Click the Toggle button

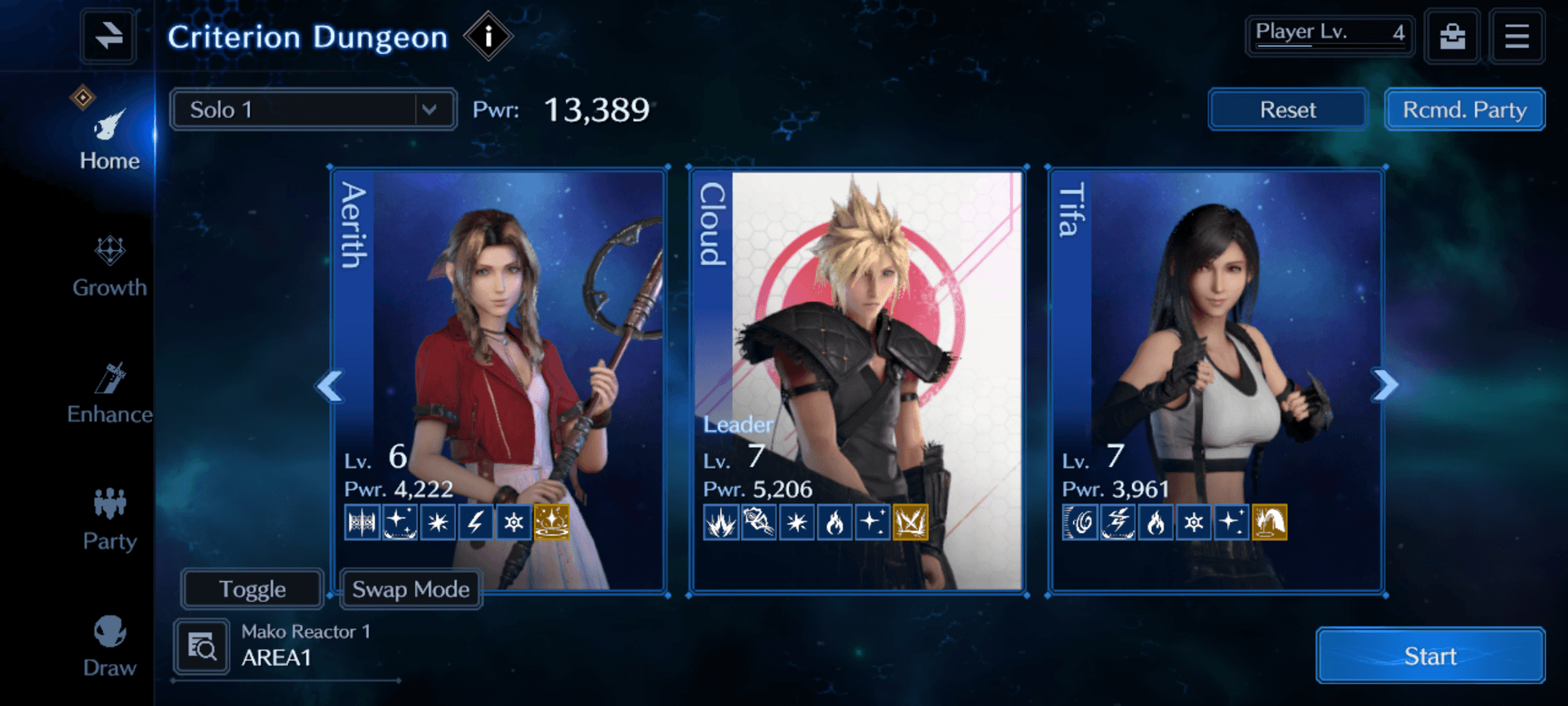point(252,589)
